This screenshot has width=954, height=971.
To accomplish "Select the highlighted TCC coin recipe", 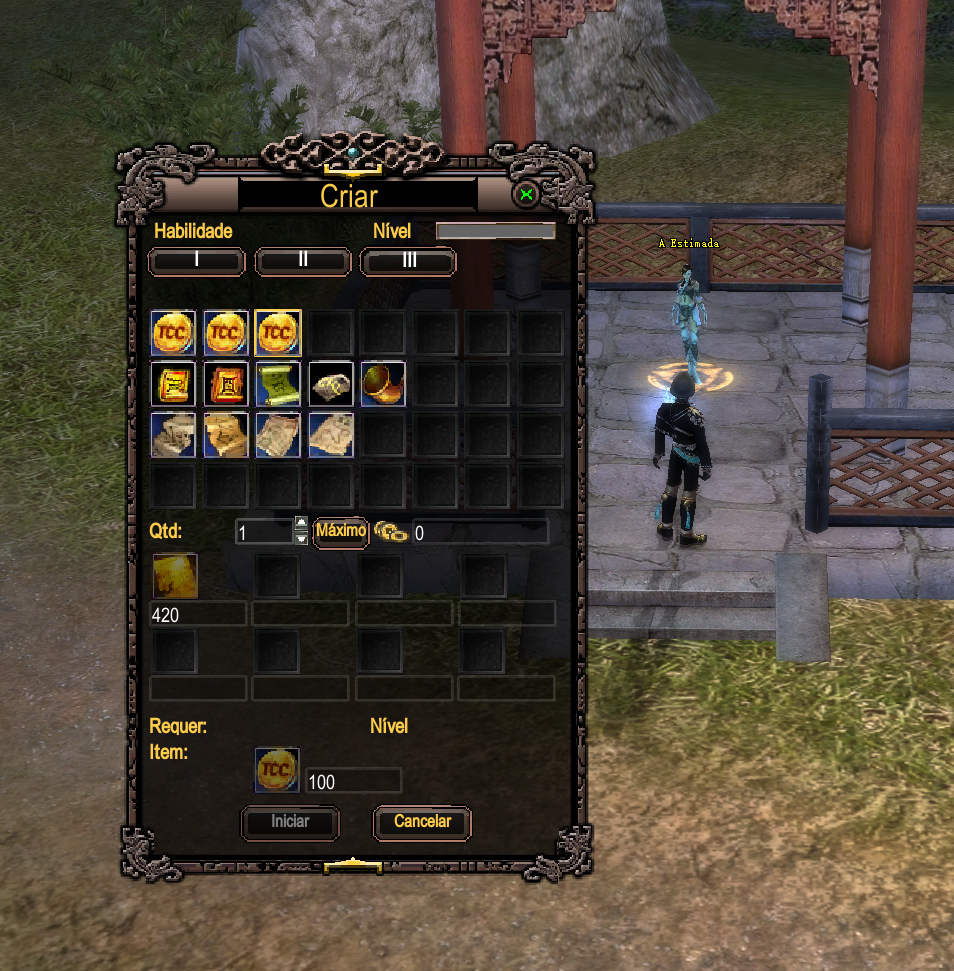I will point(278,333).
